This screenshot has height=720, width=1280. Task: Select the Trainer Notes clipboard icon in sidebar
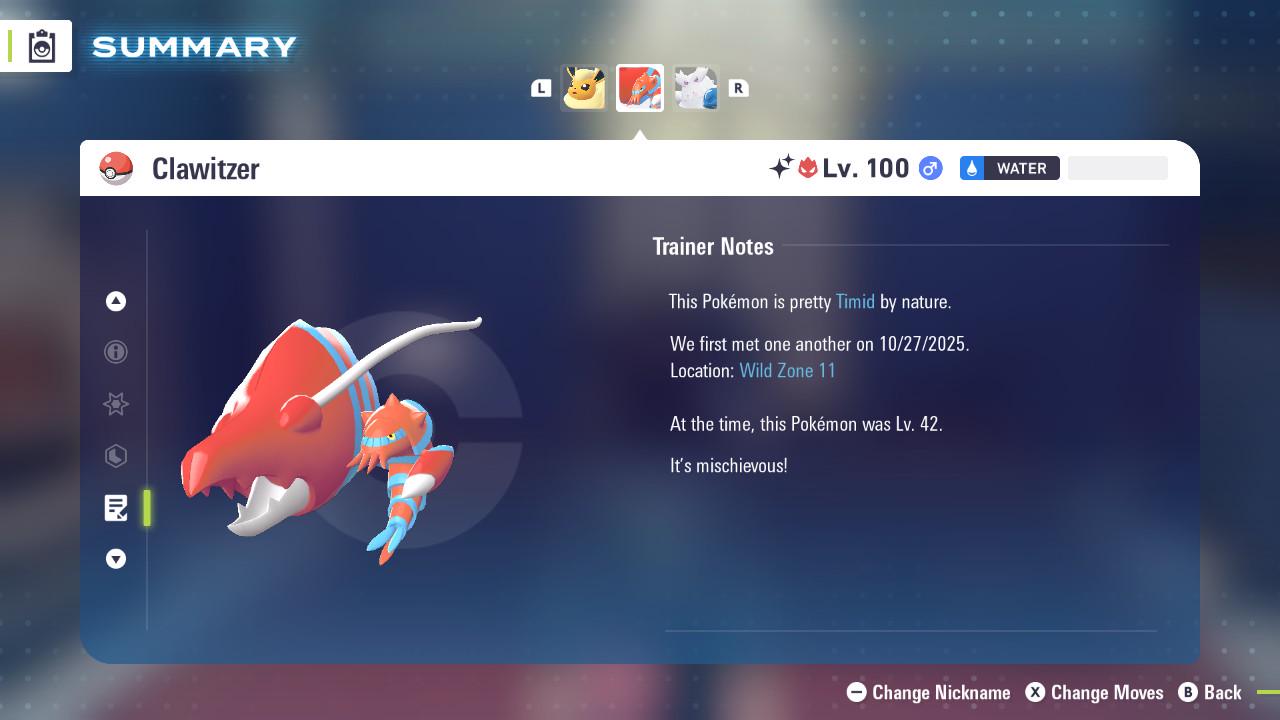116,508
